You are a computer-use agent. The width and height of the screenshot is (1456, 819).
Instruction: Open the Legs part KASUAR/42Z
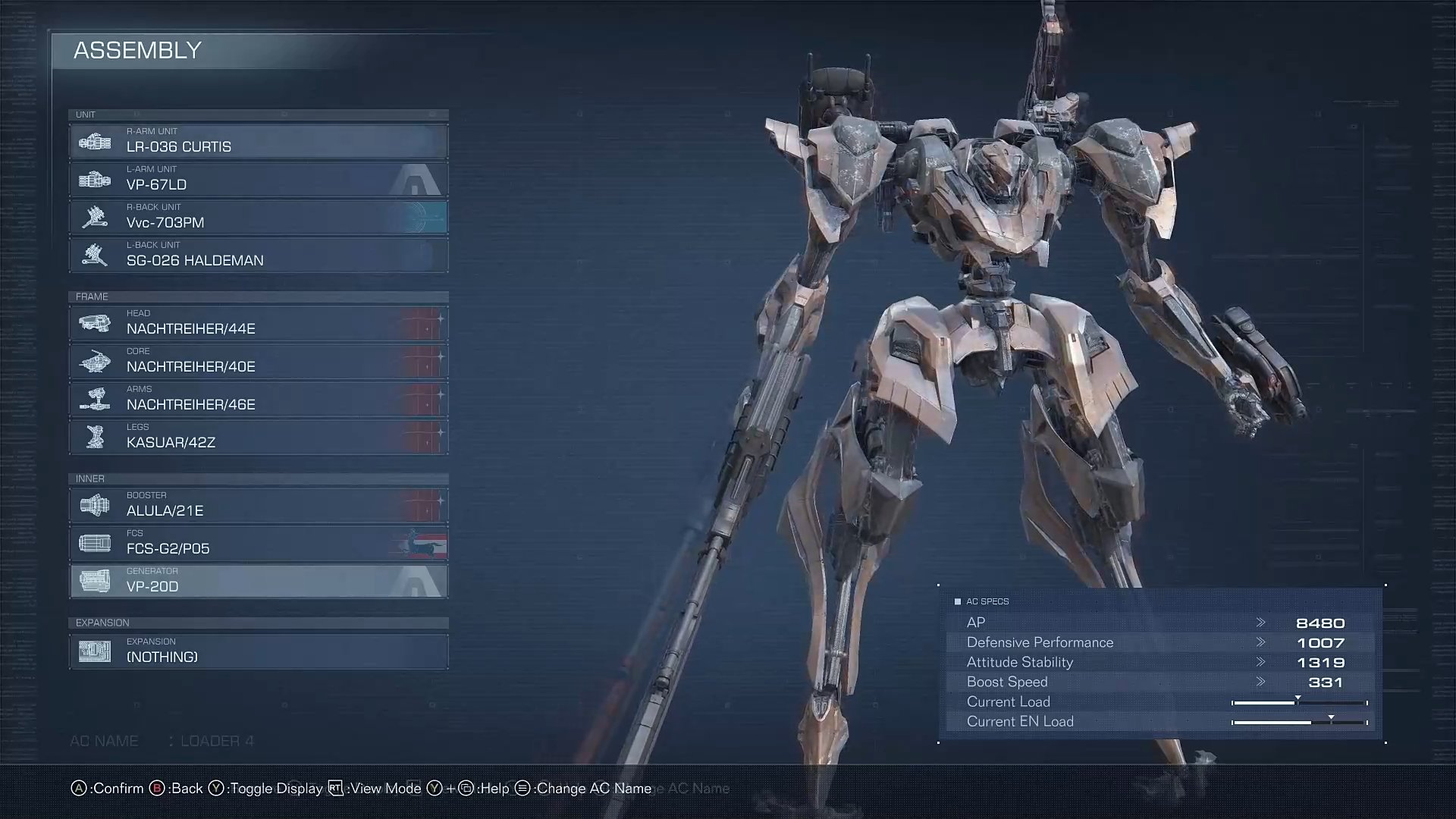click(x=258, y=437)
